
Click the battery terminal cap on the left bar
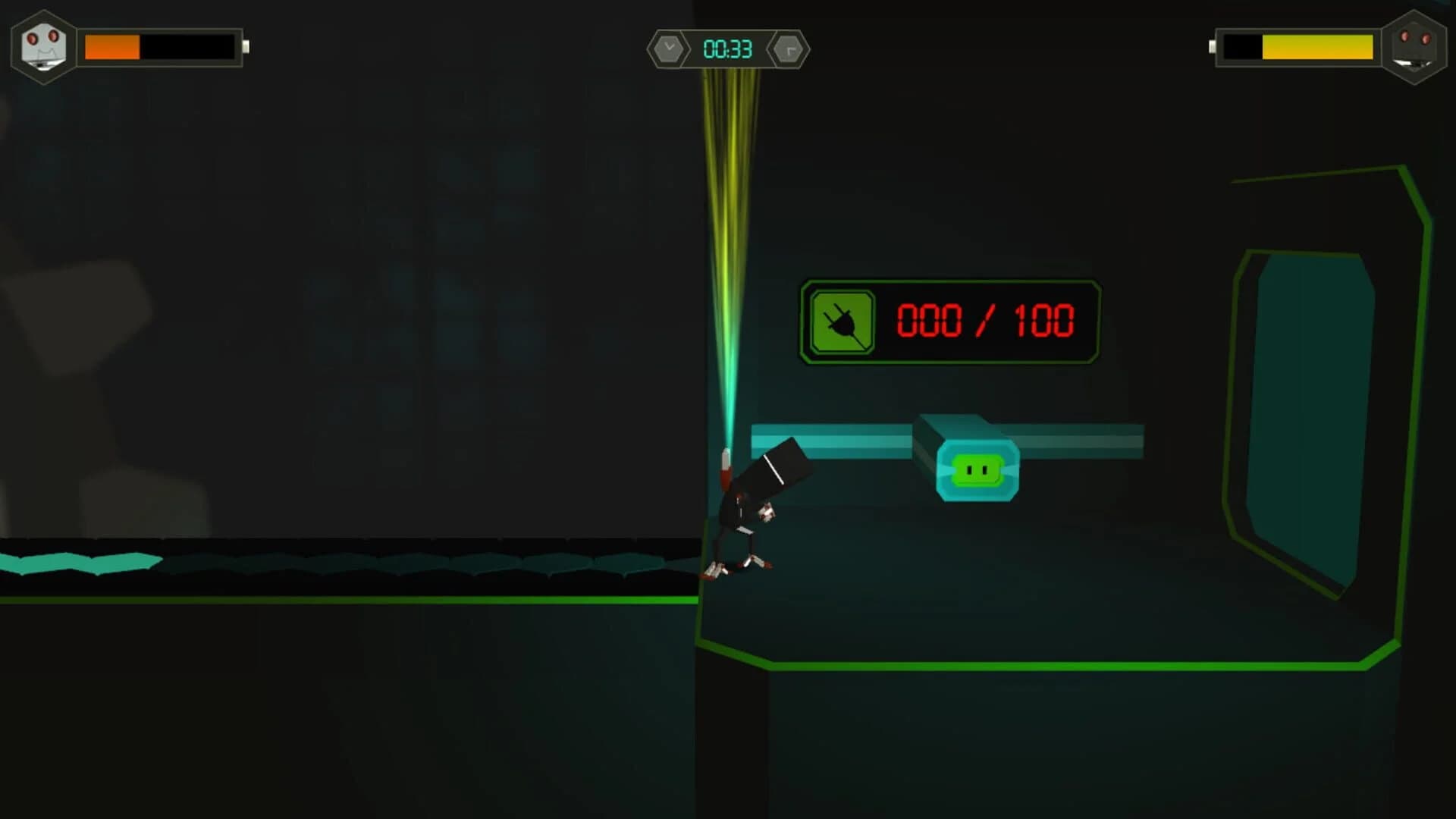pyautogui.click(x=247, y=47)
